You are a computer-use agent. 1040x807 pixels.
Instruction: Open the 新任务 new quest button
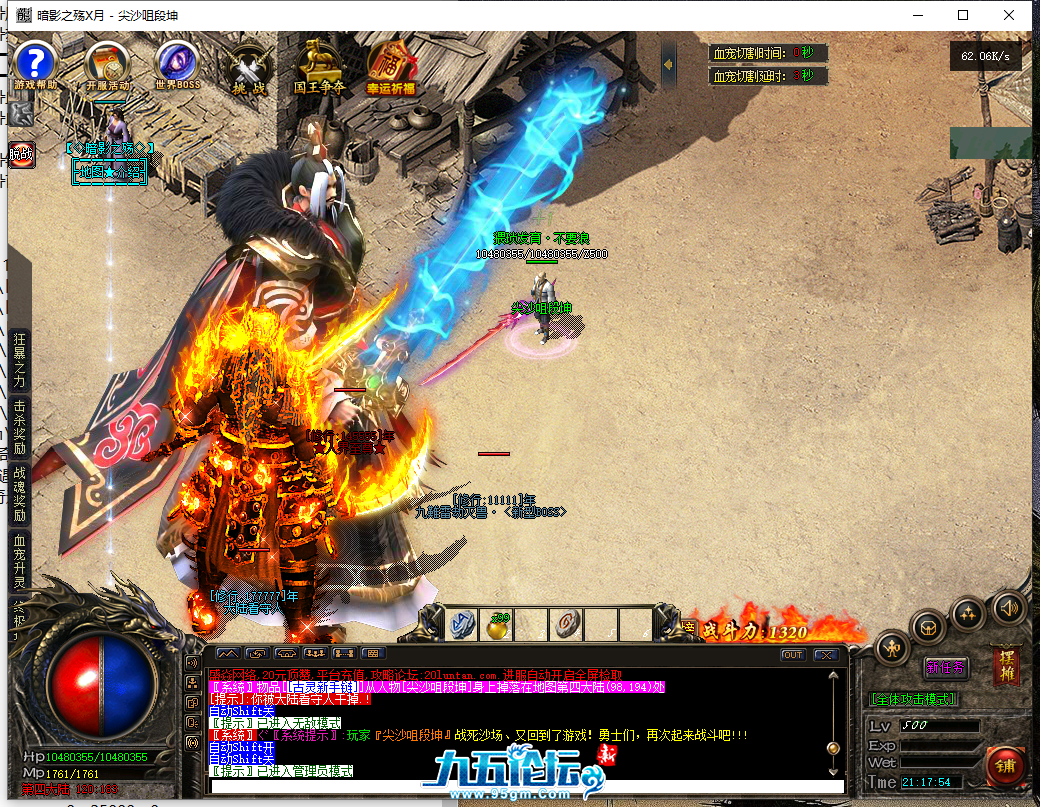[945, 667]
